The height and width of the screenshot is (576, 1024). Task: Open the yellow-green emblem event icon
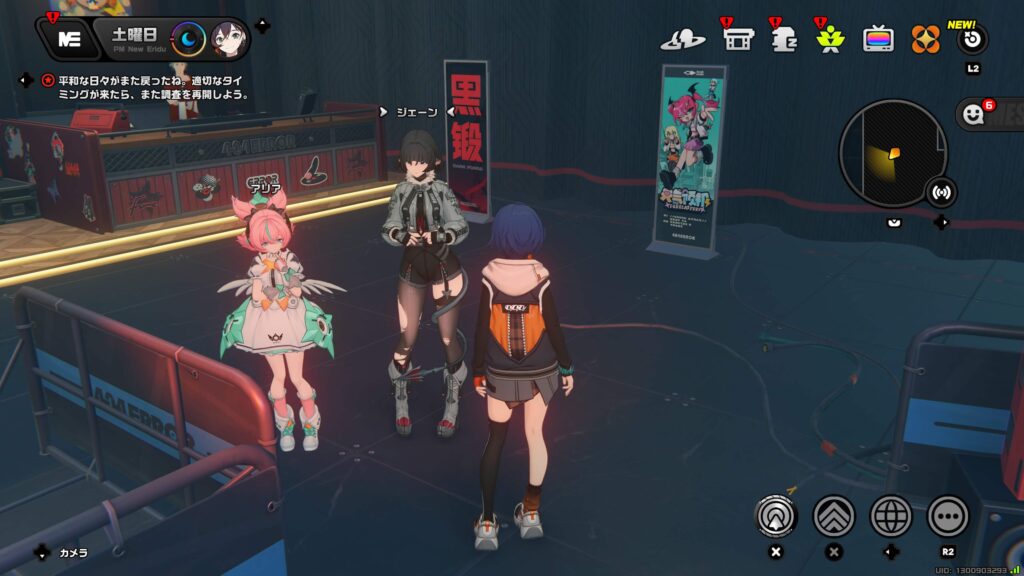(x=829, y=39)
